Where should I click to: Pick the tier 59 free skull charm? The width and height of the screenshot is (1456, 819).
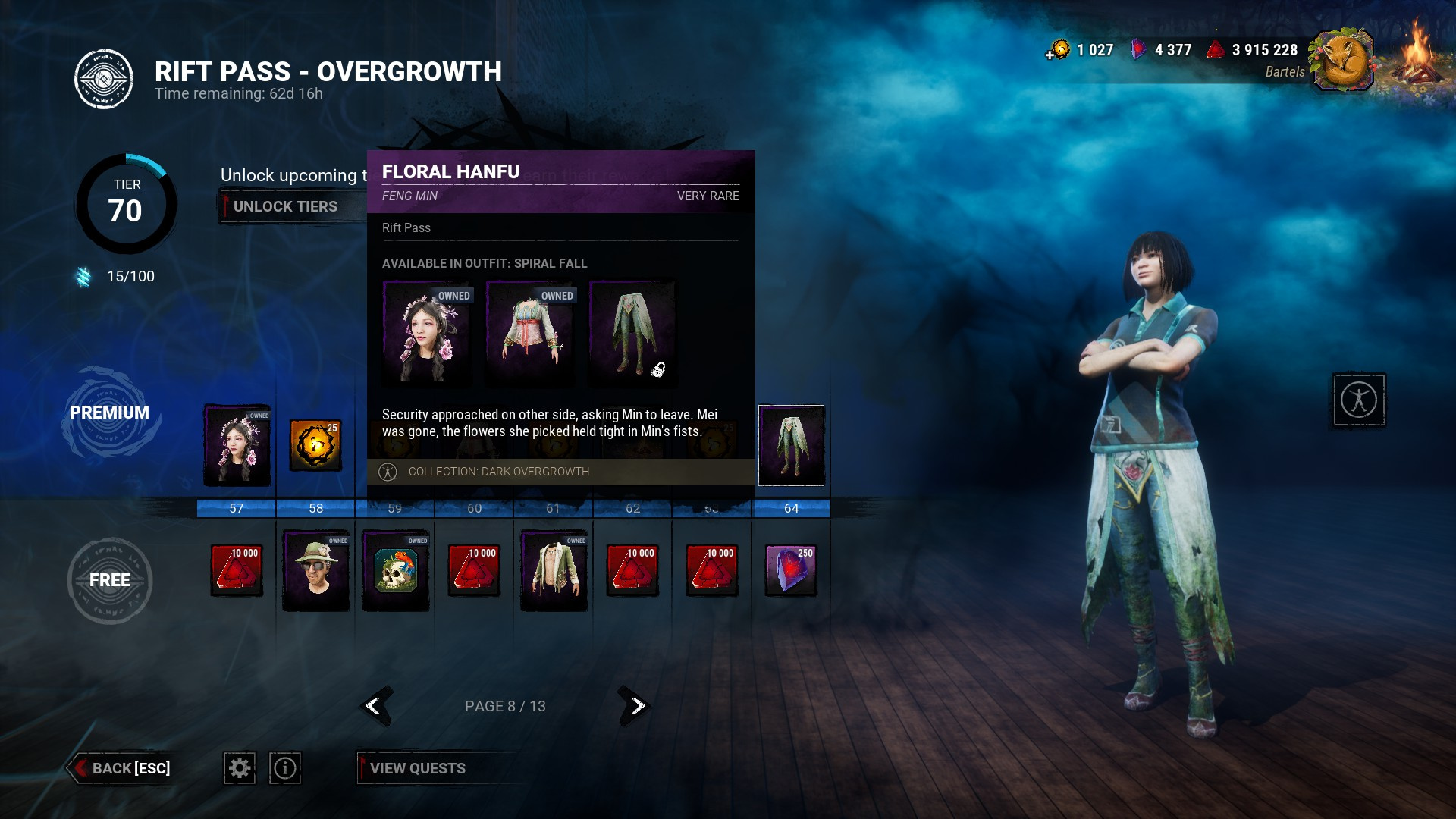pyautogui.click(x=396, y=570)
